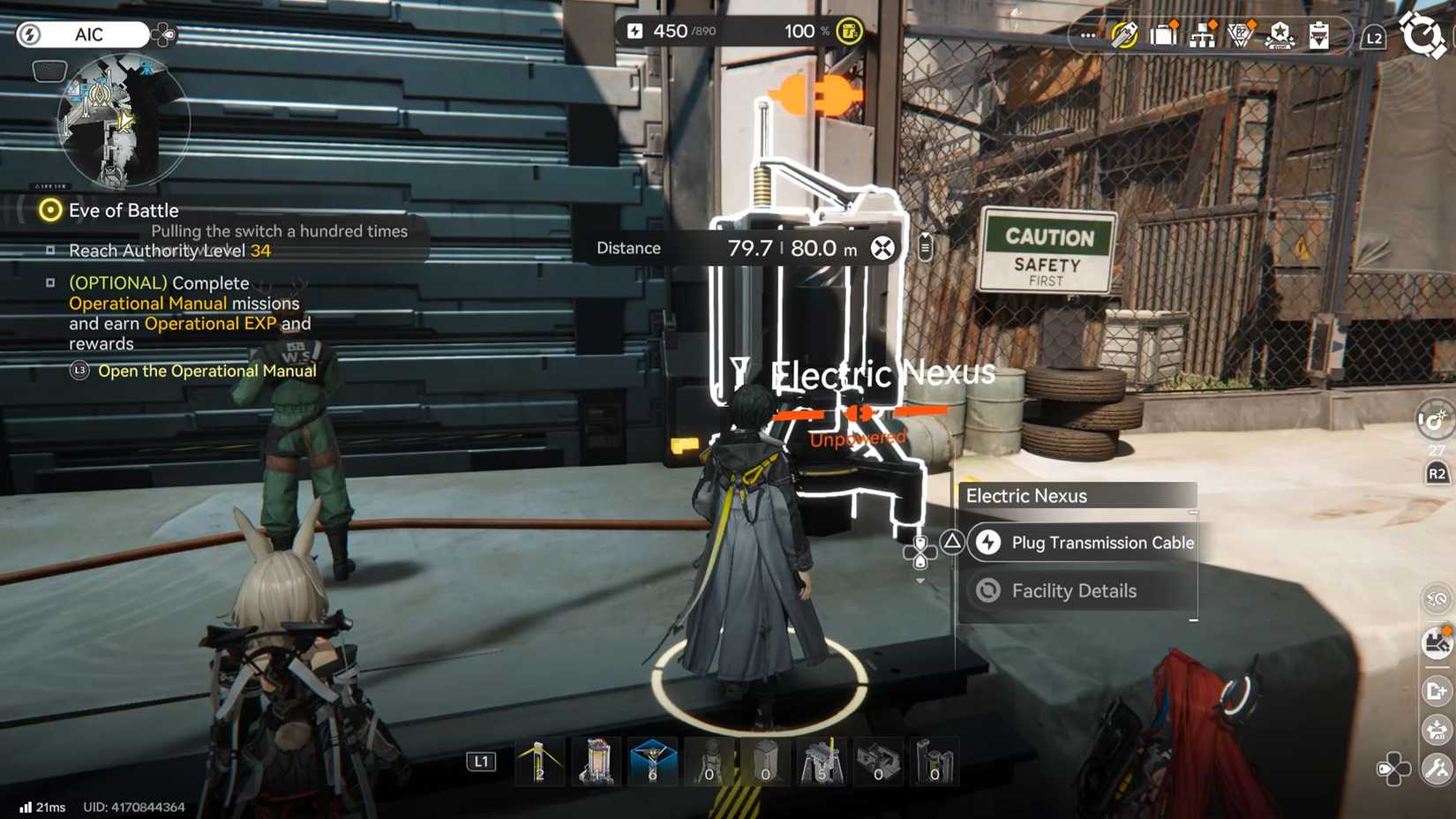1456x819 pixels.
Task: Click the yellow Operational Manual link
Action: click(146, 303)
